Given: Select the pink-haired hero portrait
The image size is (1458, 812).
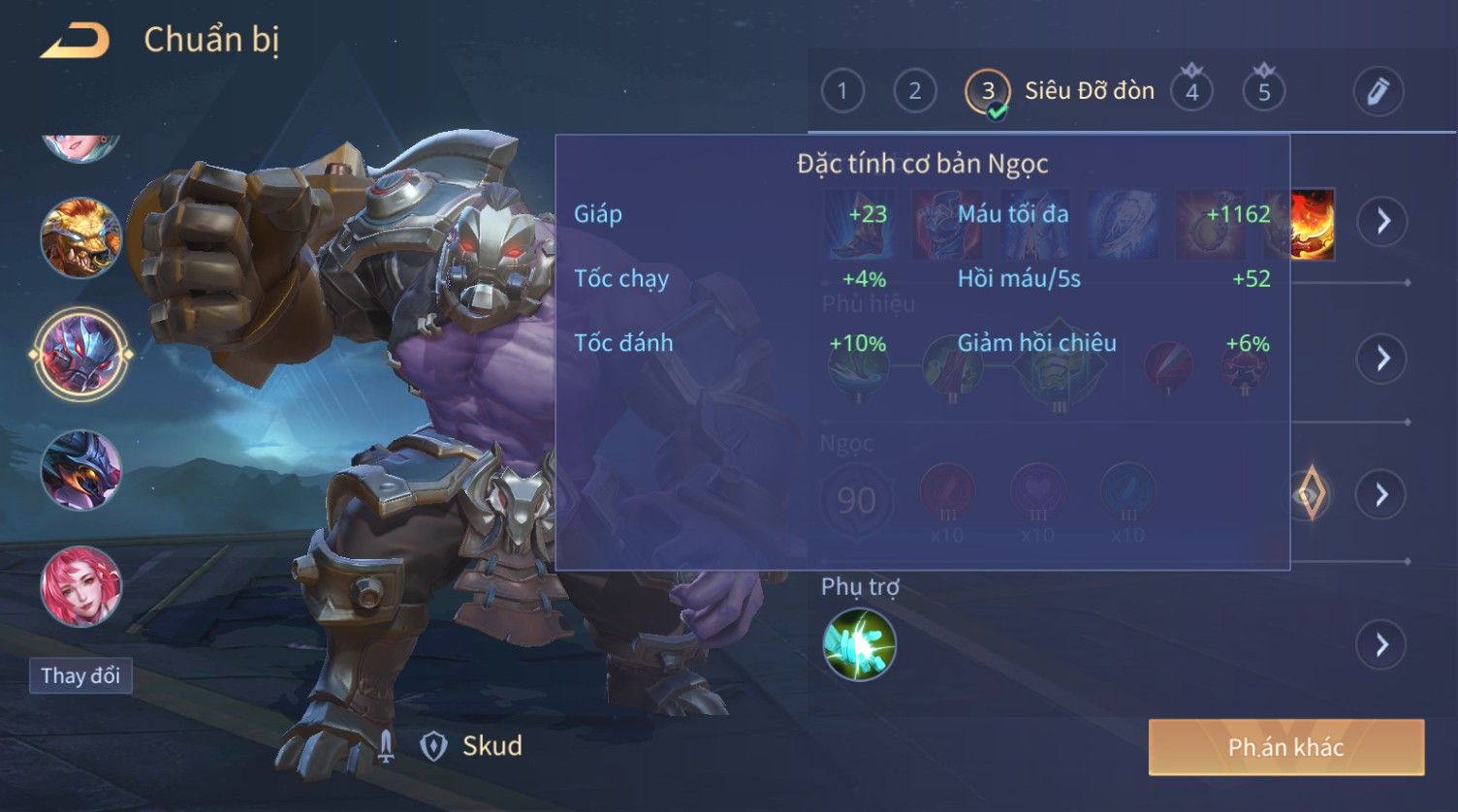Looking at the screenshot, I should 81,586.
